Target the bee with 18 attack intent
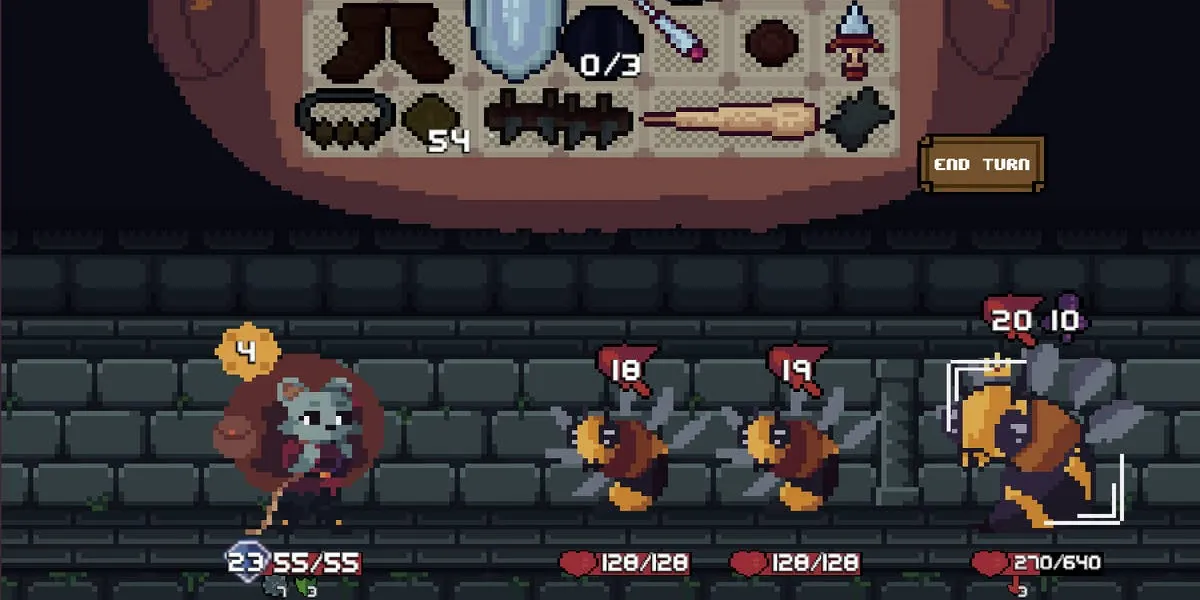Image resolution: width=1200 pixels, height=600 pixels. point(618,455)
